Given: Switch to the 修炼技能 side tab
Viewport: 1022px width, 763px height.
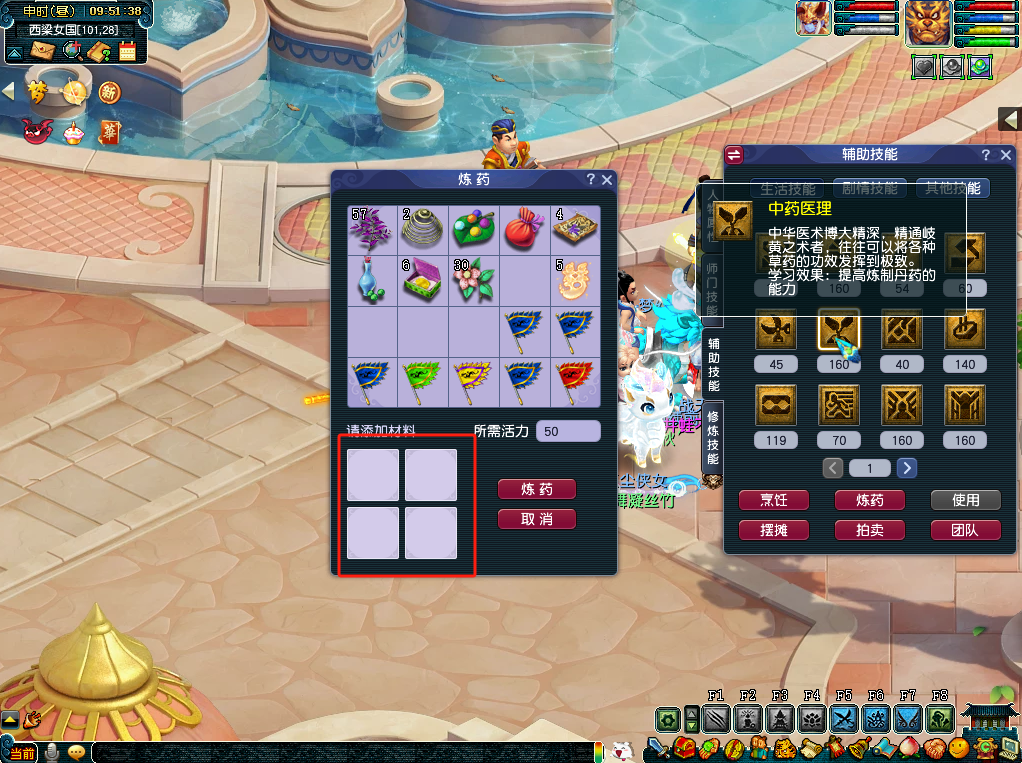Looking at the screenshot, I should click(x=712, y=438).
